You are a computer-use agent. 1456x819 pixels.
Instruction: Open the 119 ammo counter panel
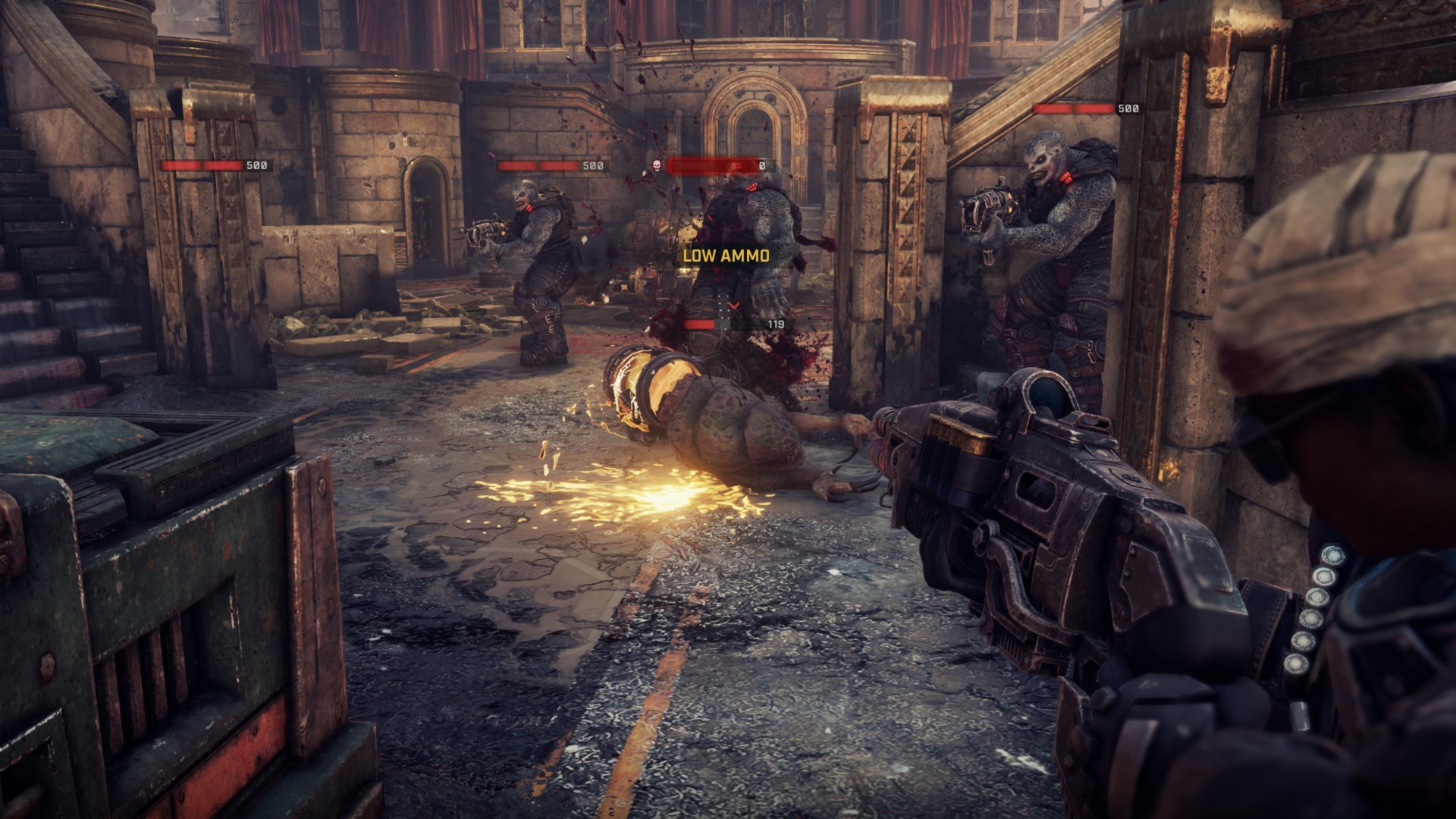tap(776, 325)
